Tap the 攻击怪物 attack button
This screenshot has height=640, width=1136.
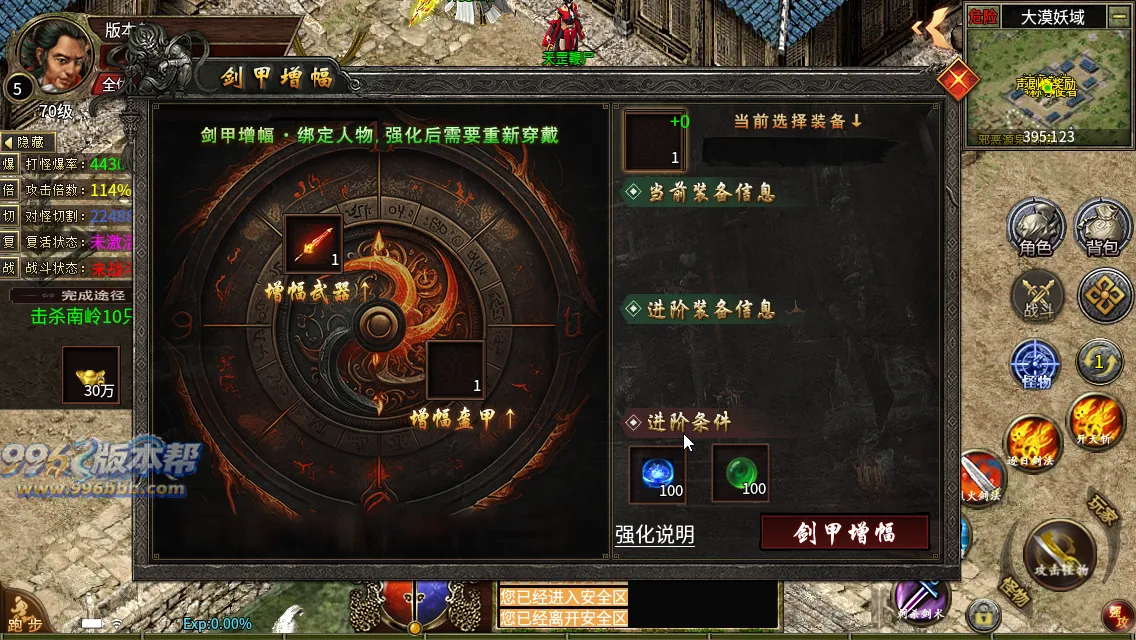pos(1060,554)
